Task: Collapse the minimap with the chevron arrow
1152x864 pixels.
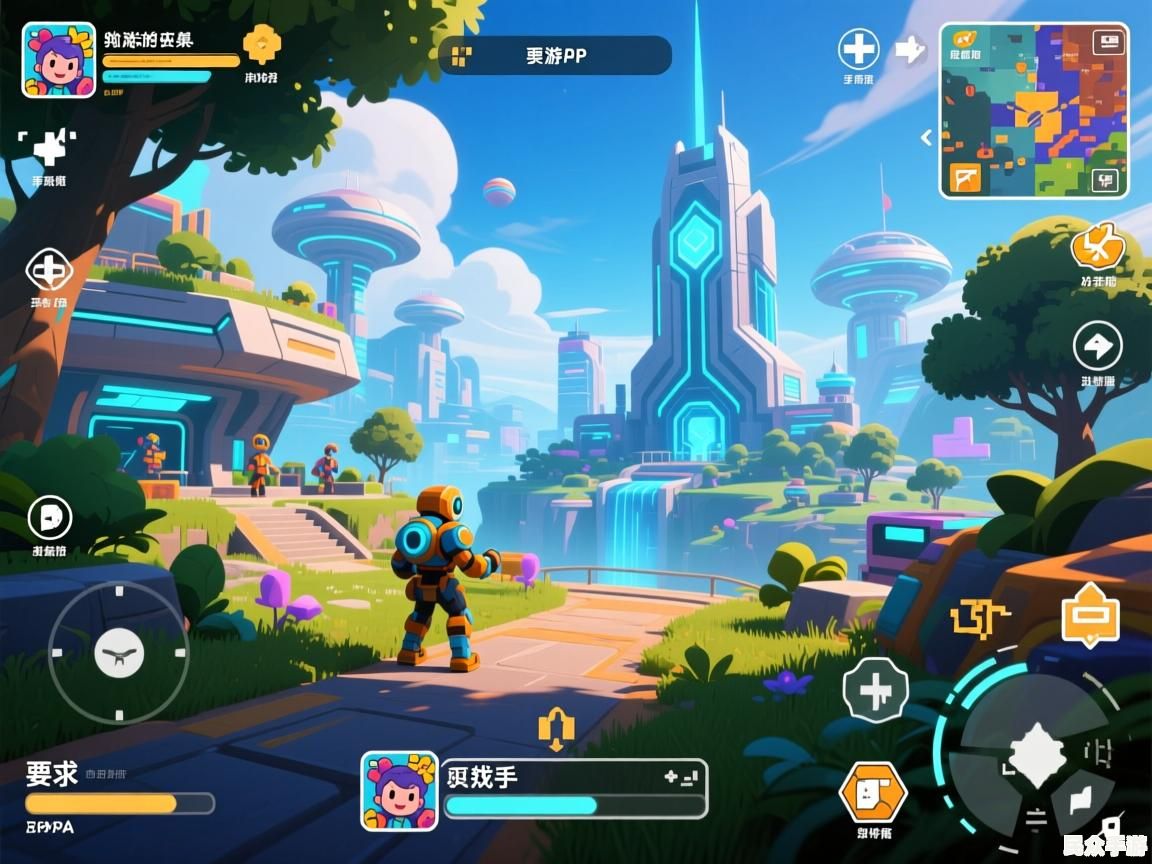Action: coord(927,137)
